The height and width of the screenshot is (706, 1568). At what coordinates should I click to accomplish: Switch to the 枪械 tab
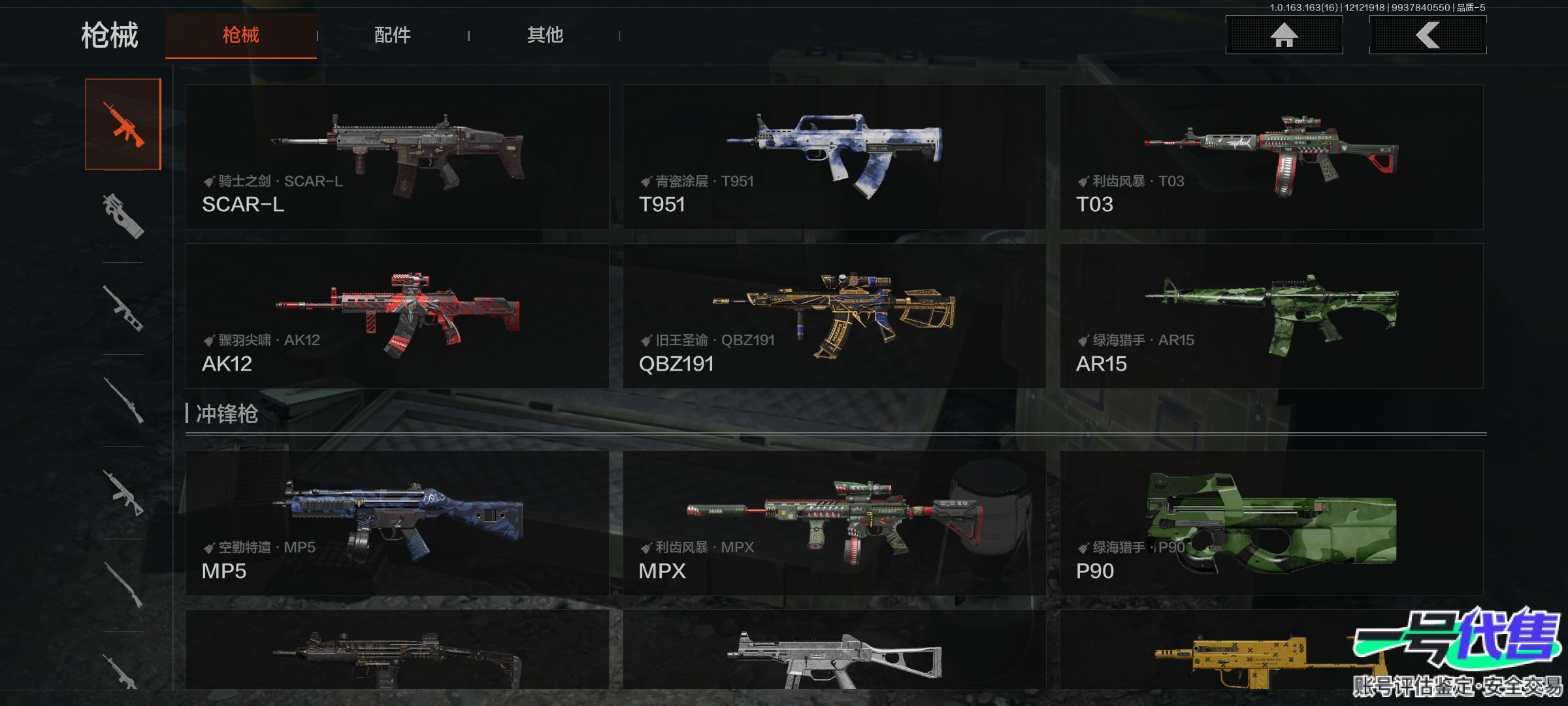[240, 35]
